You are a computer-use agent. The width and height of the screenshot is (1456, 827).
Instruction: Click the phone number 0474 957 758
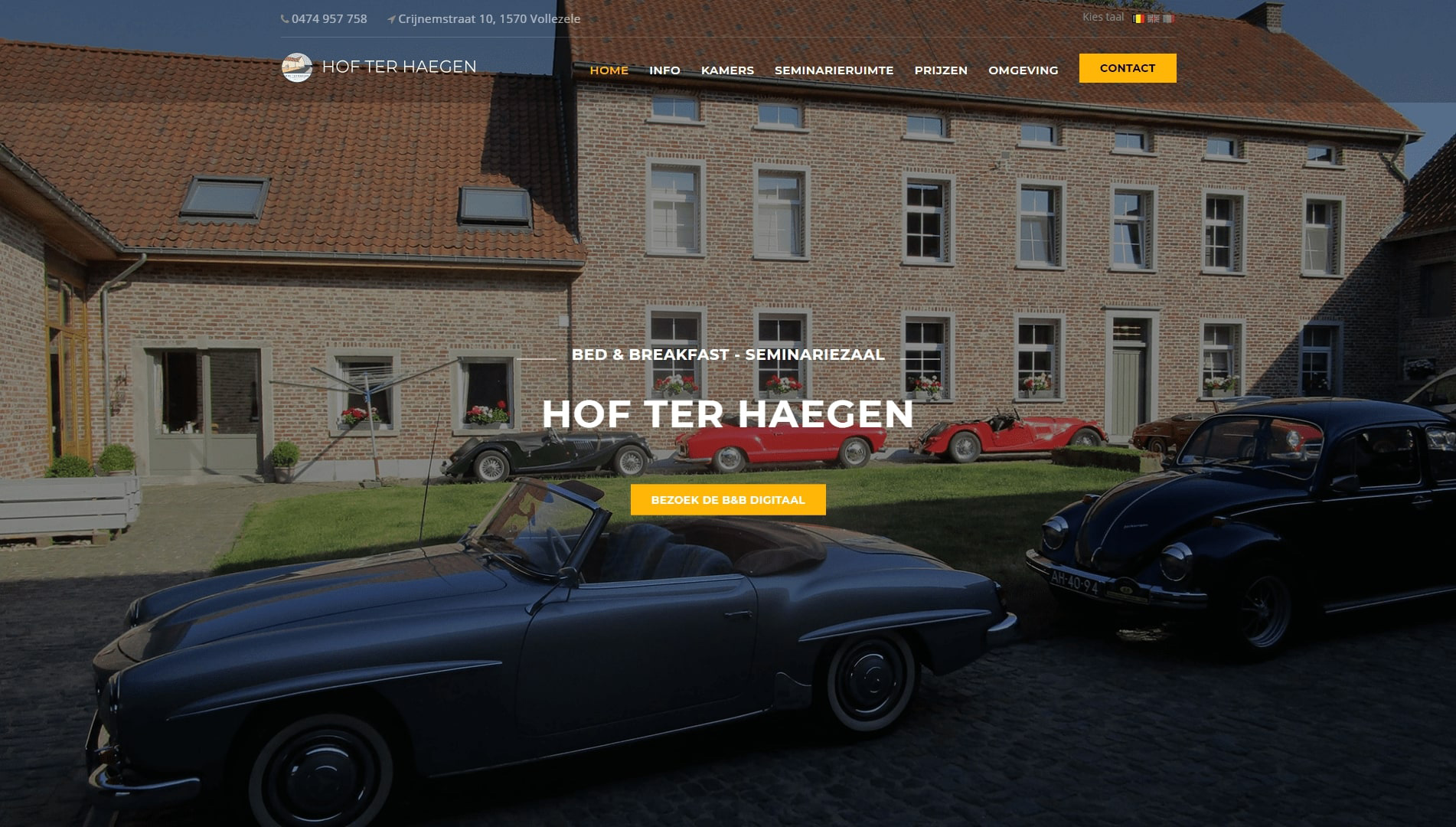tap(328, 19)
